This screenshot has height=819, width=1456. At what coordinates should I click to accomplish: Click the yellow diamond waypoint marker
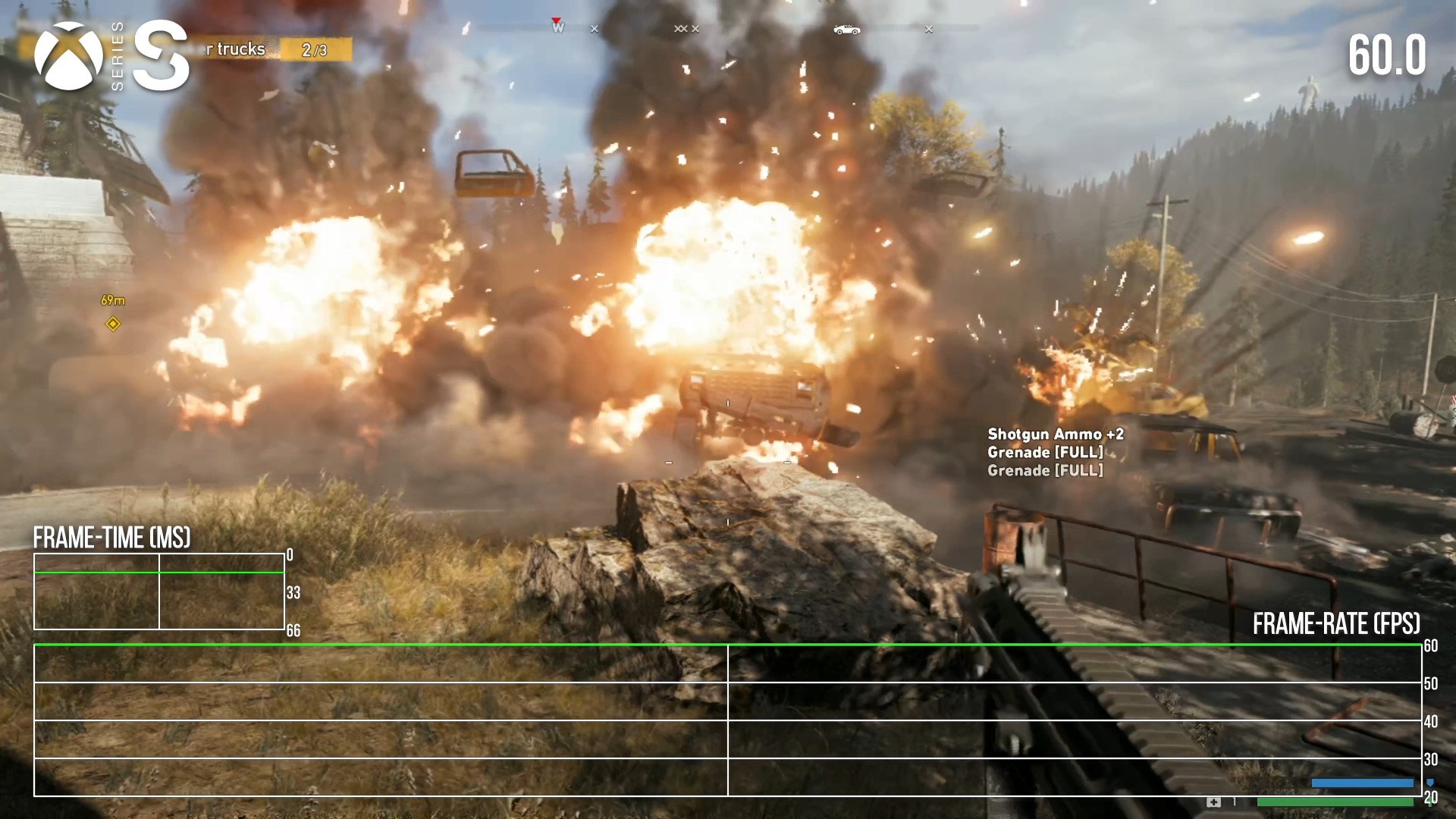[x=113, y=325]
